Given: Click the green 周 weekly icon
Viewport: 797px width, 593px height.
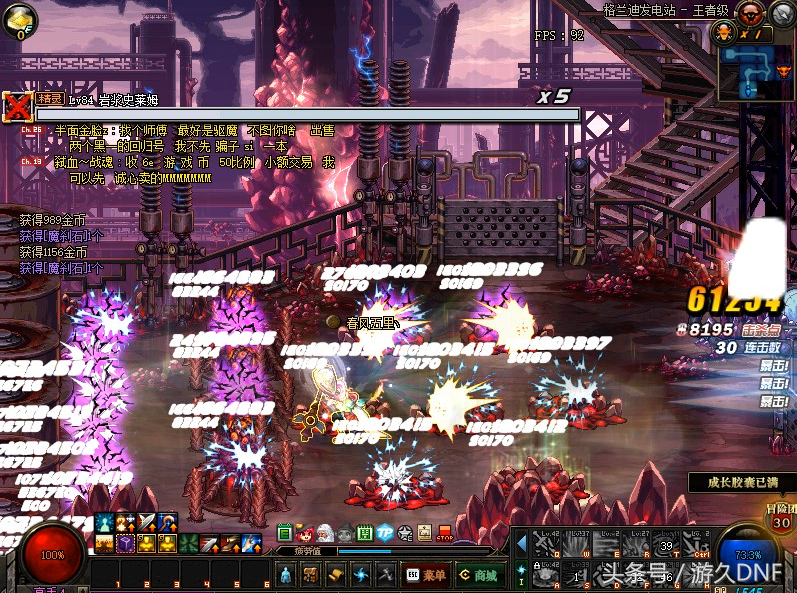Looking at the screenshot, I should (365, 533).
